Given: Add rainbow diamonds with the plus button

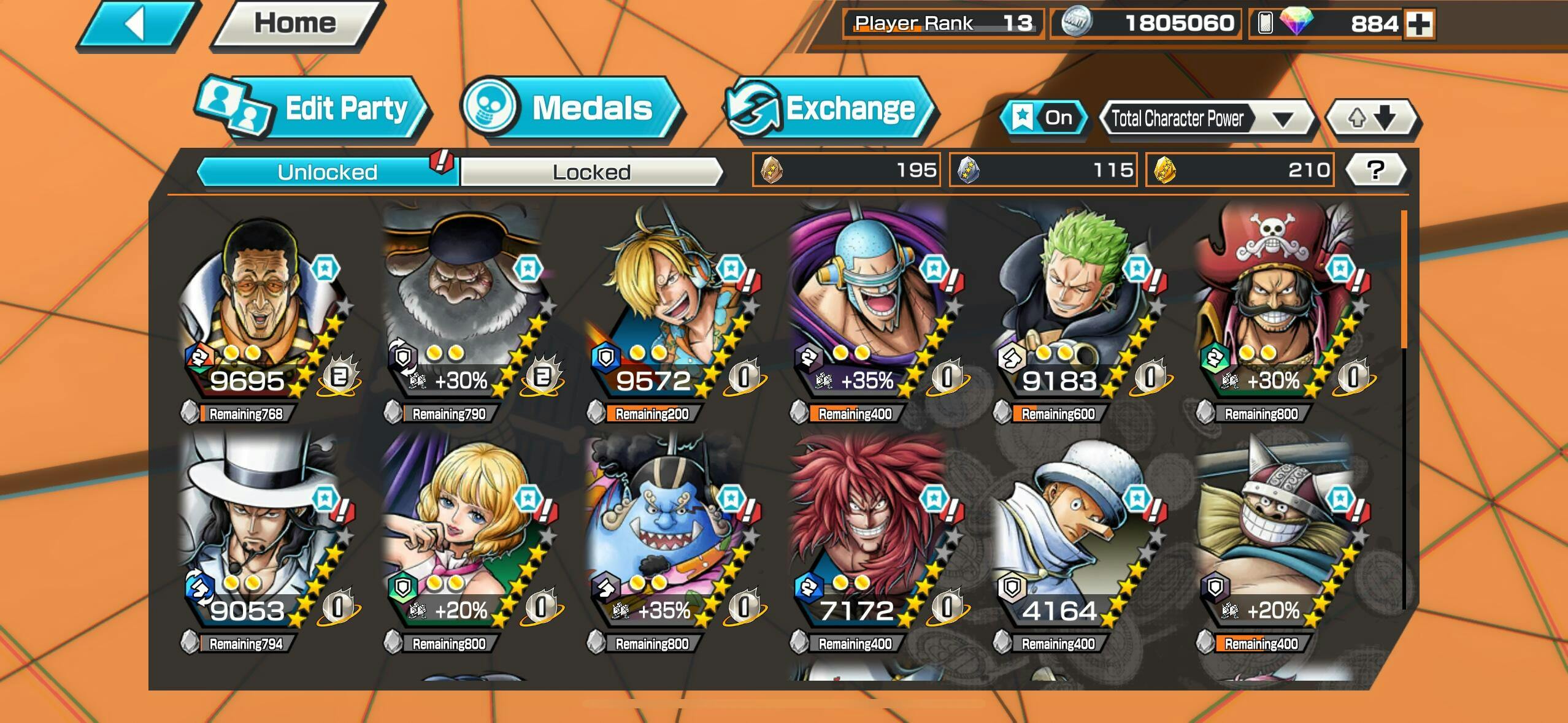Looking at the screenshot, I should point(1419,25).
